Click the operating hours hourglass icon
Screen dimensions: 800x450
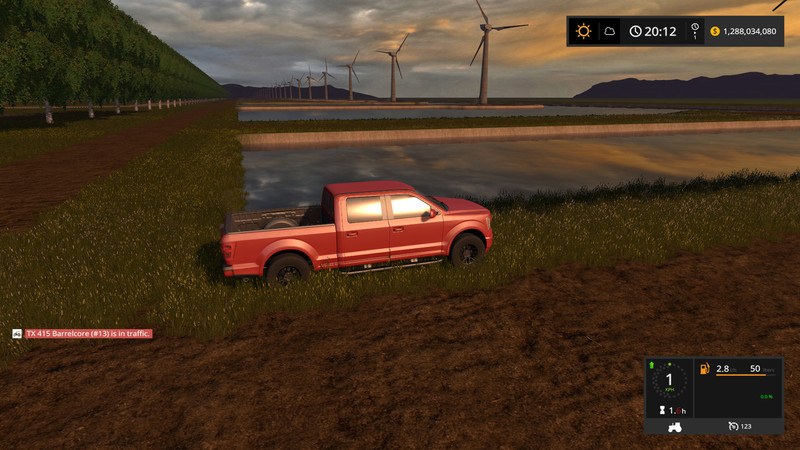660,410
